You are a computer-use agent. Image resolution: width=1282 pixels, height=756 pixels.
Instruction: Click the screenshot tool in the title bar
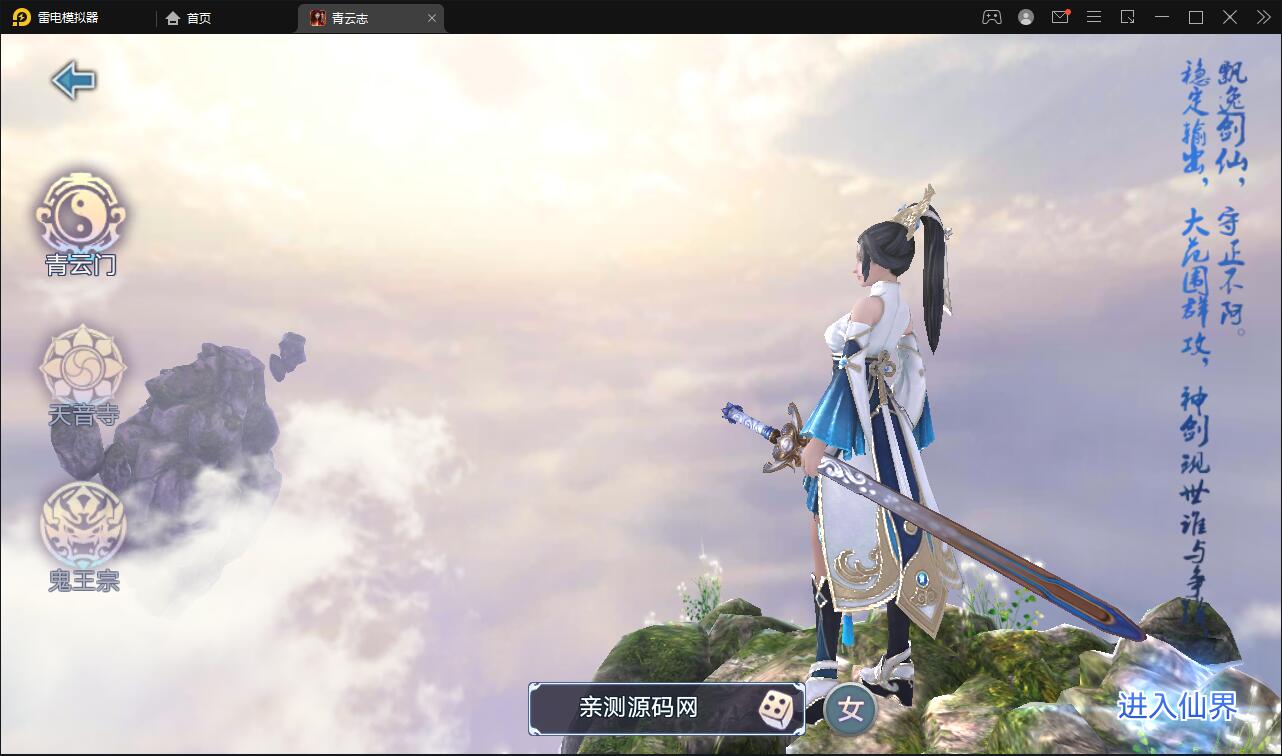coord(1128,17)
